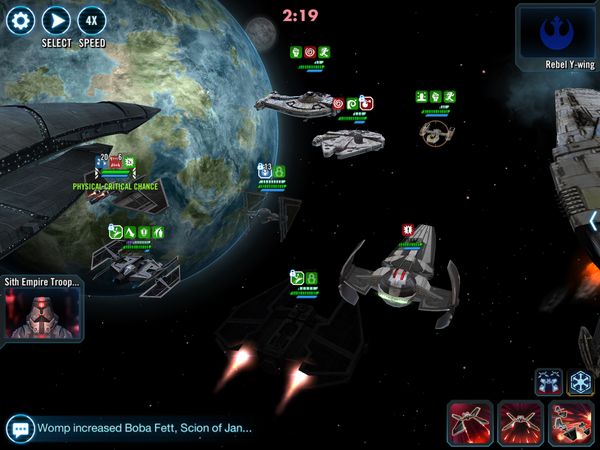The width and height of the screenshot is (600, 450).
Task: Open the chat log speech bubble
Action: [19, 428]
